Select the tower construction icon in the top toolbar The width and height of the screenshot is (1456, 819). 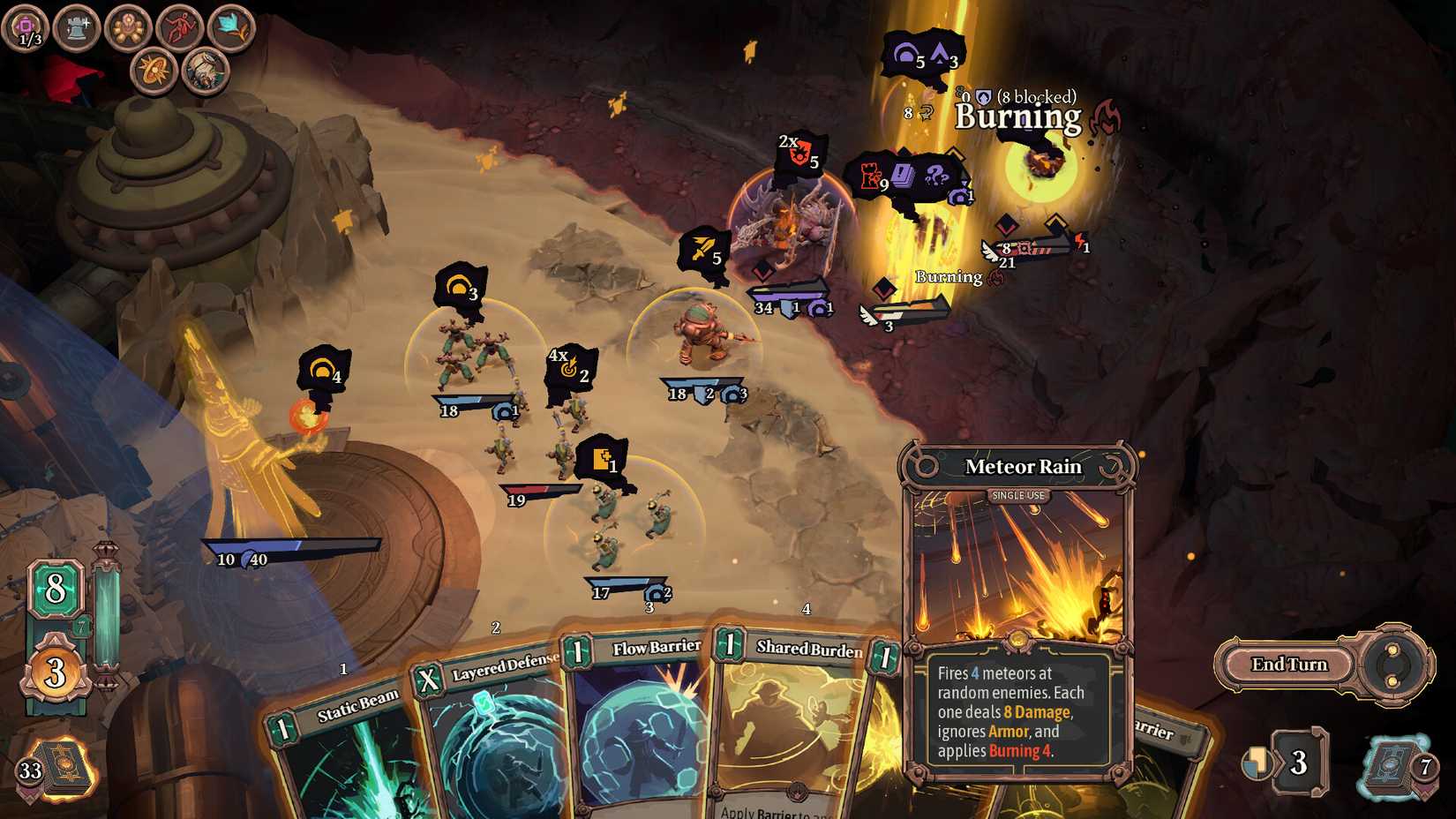(x=76, y=26)
